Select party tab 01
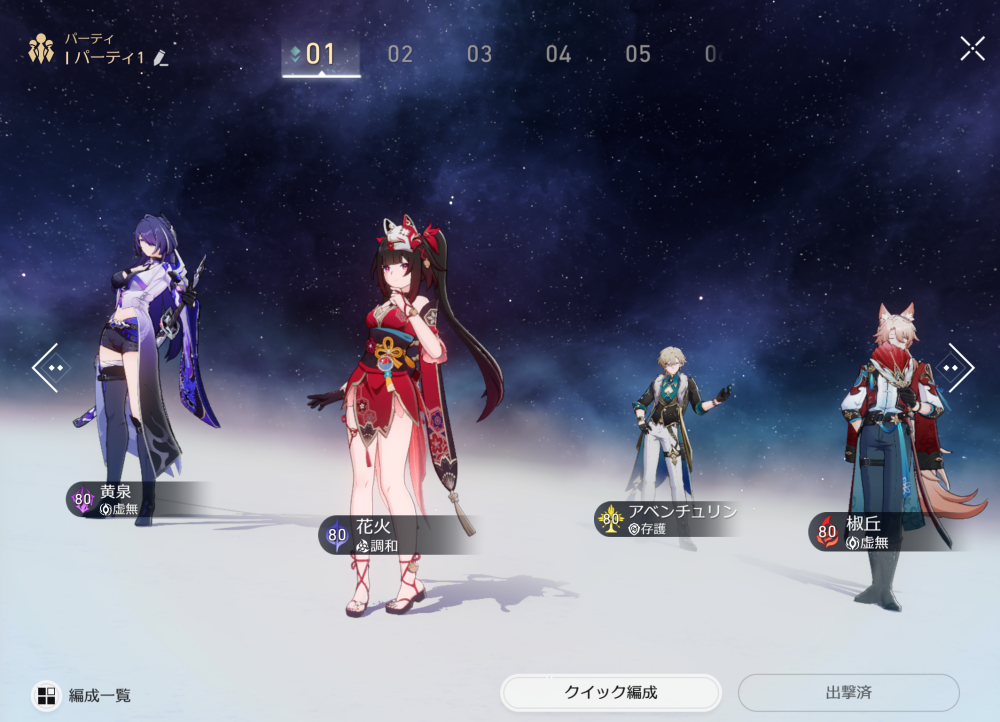Screen dimensions: 1000x722 click(x=321, y=54)
